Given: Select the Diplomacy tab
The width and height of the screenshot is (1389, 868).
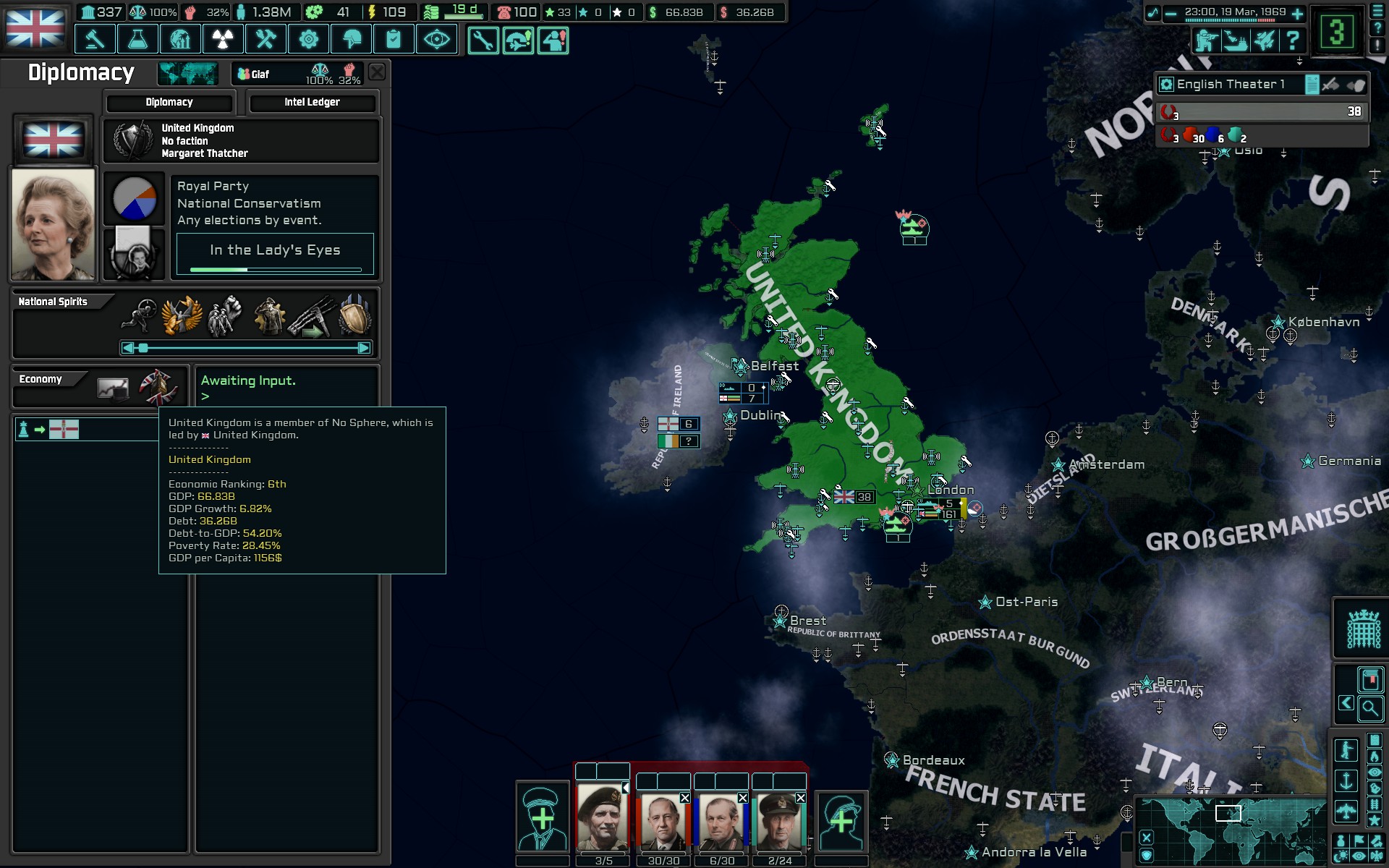Looking at the screenshot, I should [169, 102].
